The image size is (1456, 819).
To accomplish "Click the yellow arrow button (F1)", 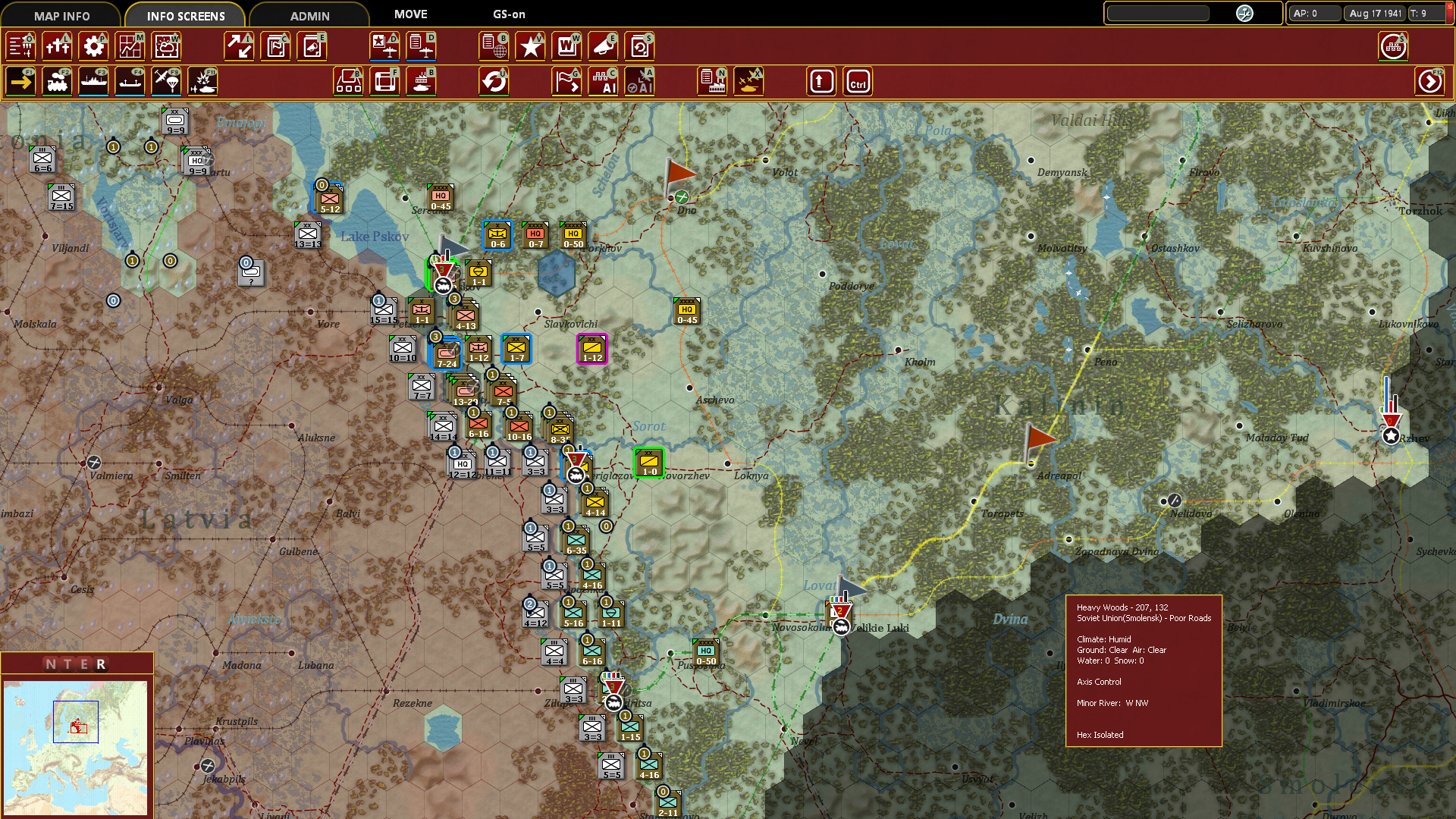I will 21,81.
